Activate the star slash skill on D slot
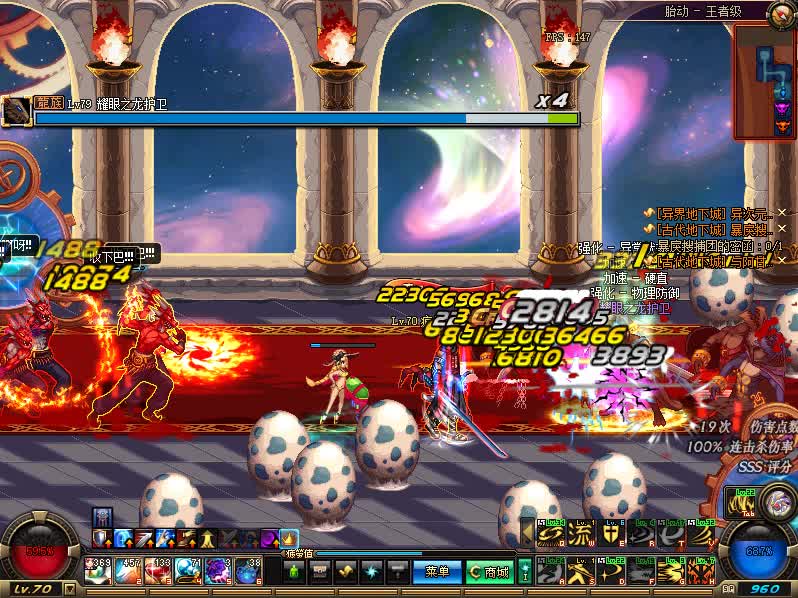 tap(611, 572)
